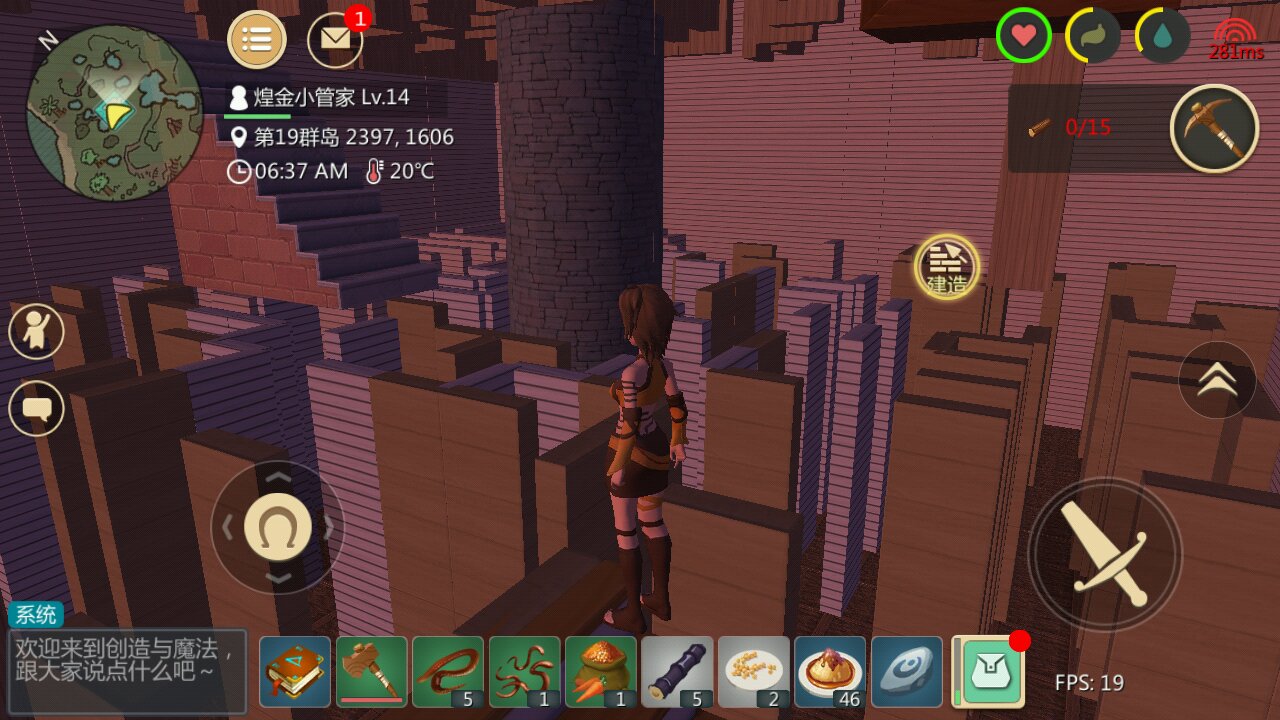This screenshot has height=720, width=1280.
Task: Choose the earthworms hotbar slot
Action: pyautogui.click(x=525, y=672)
